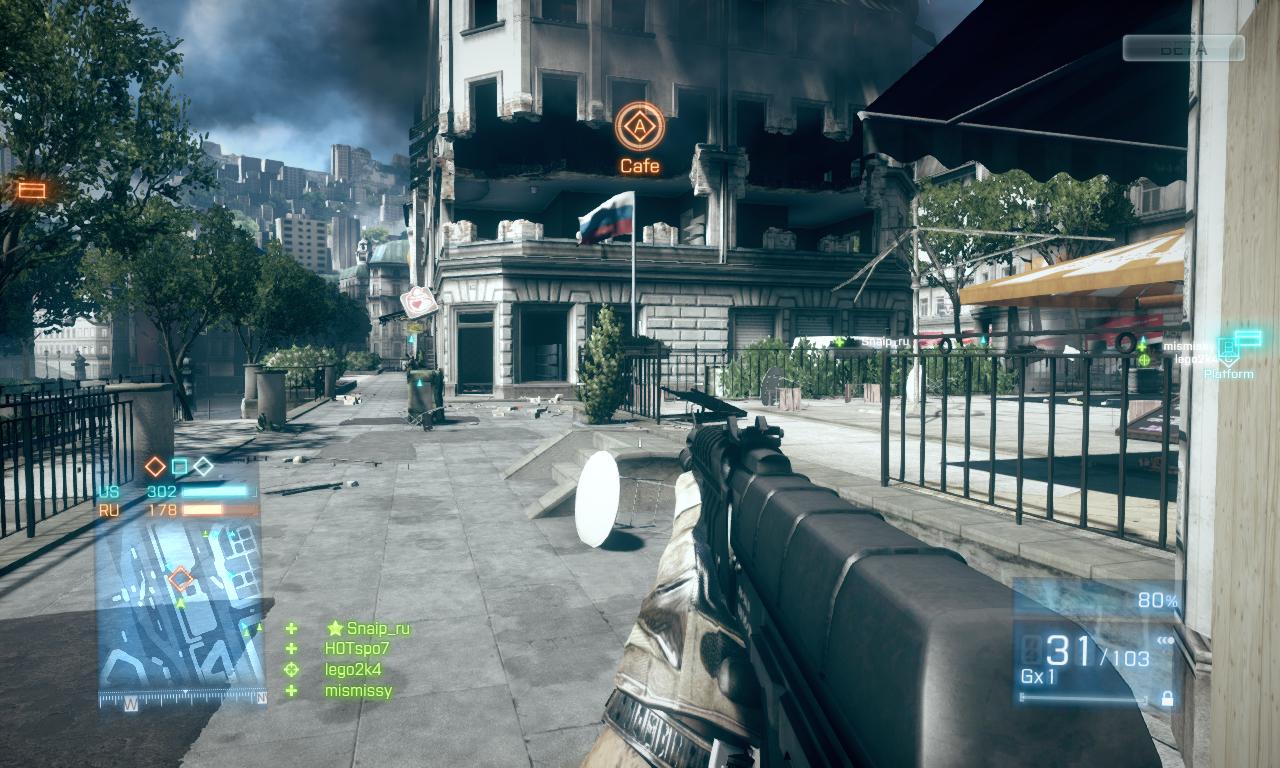Click the Platform objective B marker
The height and width of the screenshot is (768, 1280).
click(x=1229, y=352)
